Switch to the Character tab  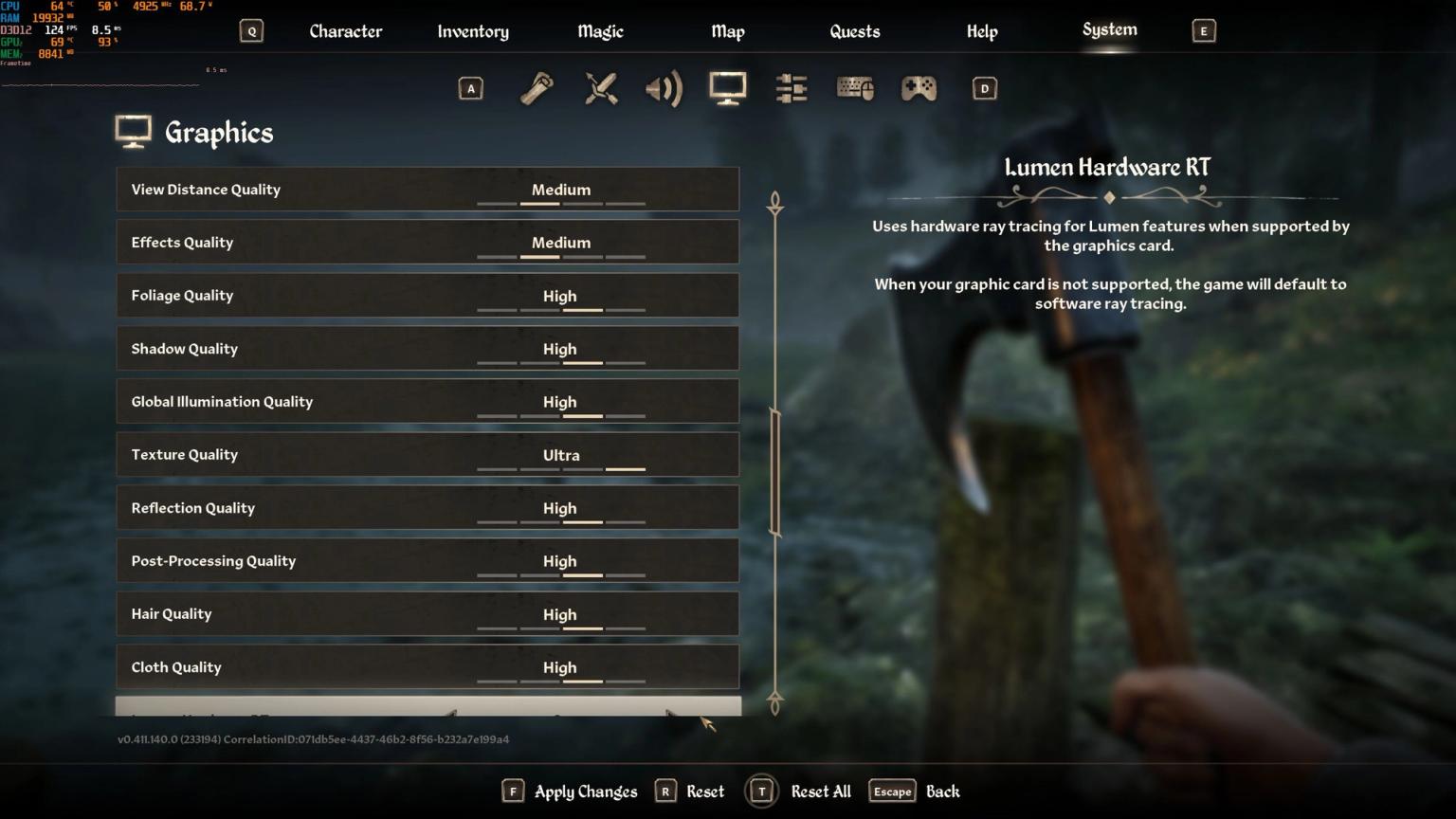coord(345,30)
